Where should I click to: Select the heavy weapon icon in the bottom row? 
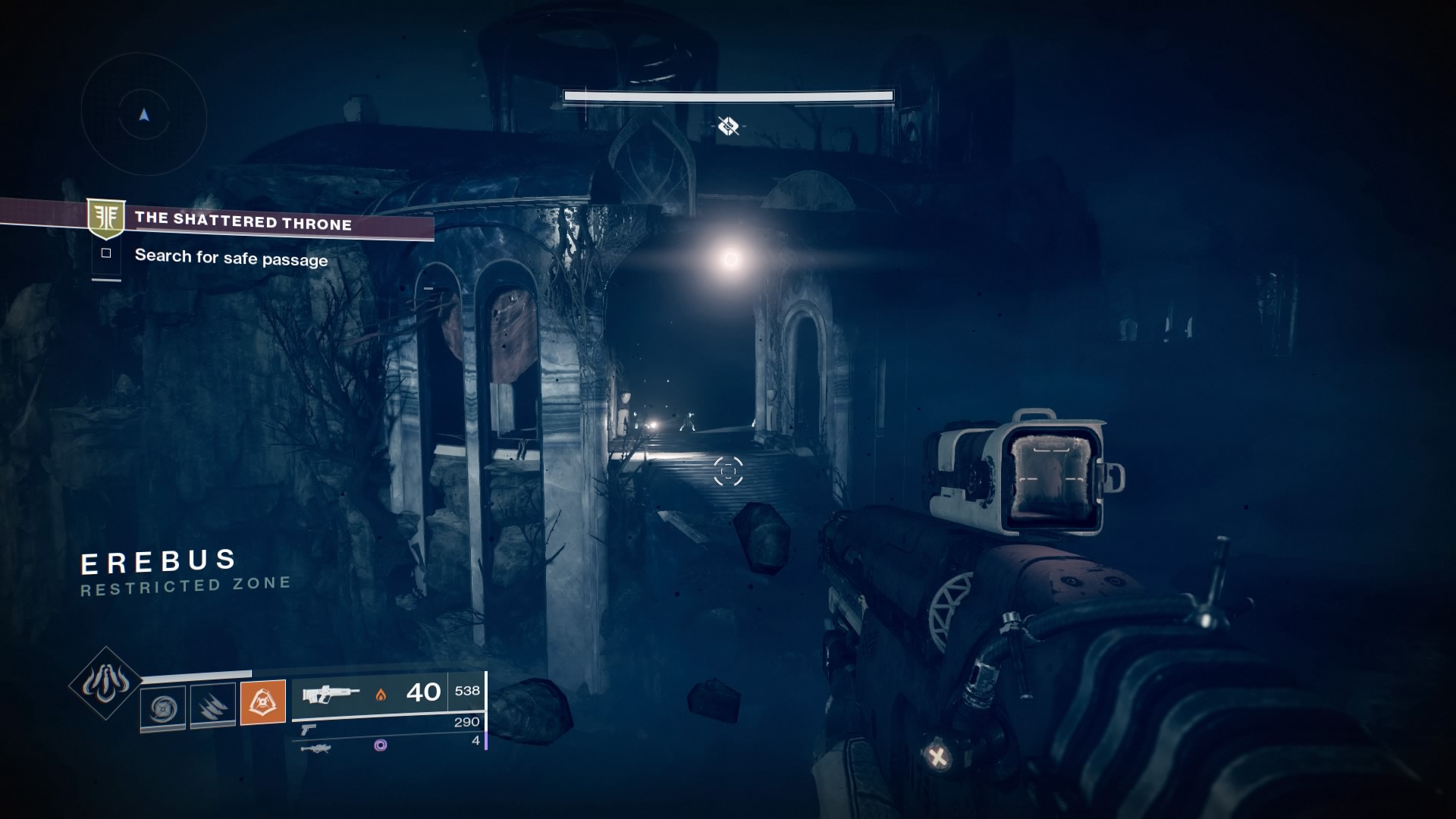pos(315,748)
